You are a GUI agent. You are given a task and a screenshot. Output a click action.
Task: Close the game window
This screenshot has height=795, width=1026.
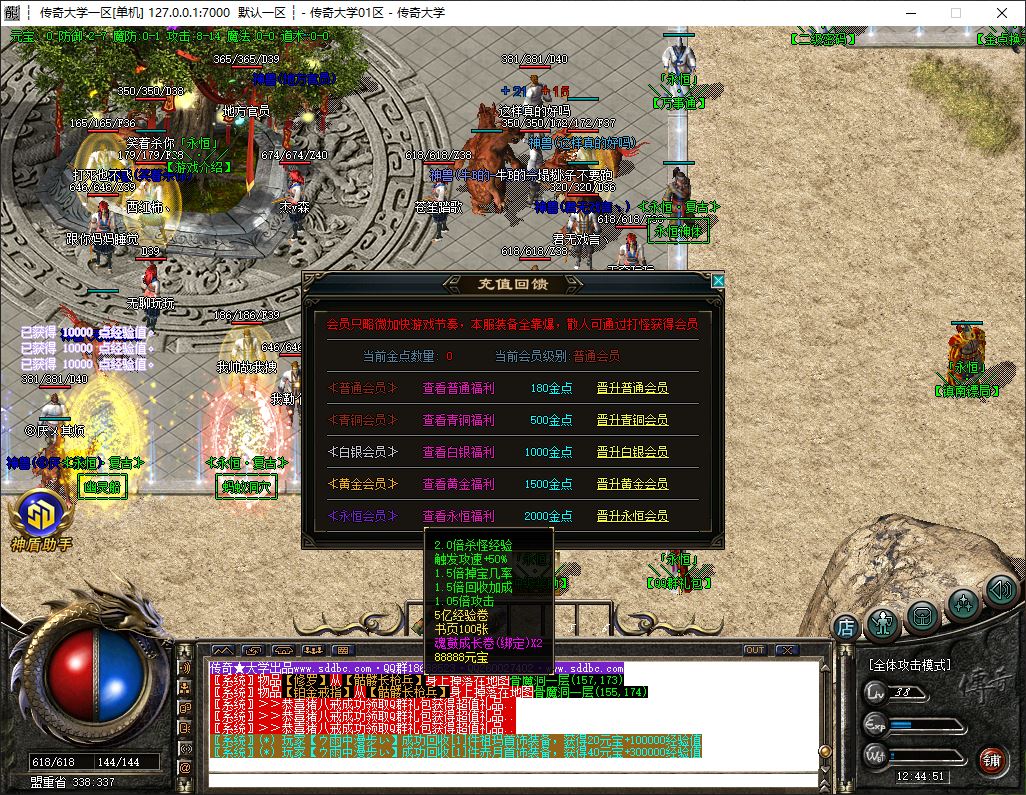pos(1001,13)
